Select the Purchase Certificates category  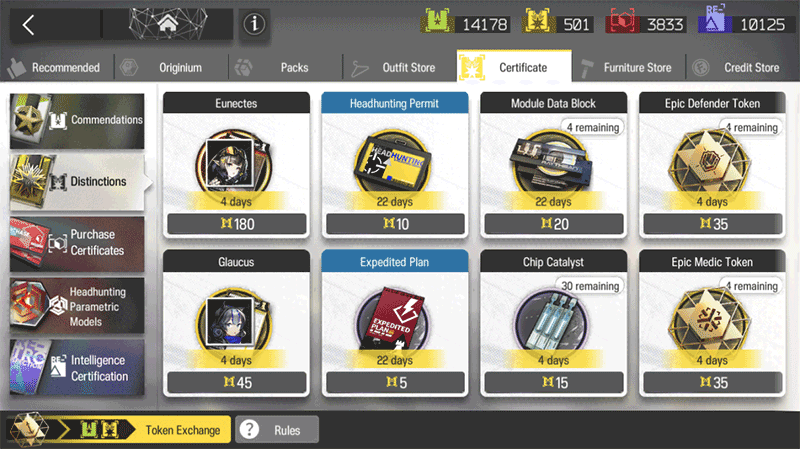click(77, 242)
